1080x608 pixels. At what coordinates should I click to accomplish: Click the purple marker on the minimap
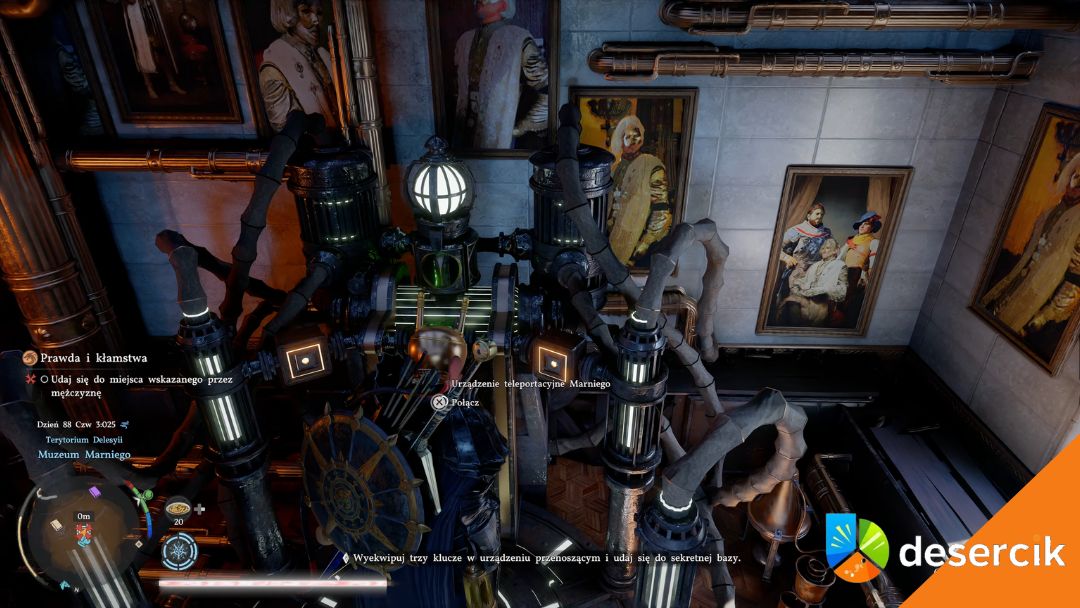pyautogui.click(x=96, y=490)
